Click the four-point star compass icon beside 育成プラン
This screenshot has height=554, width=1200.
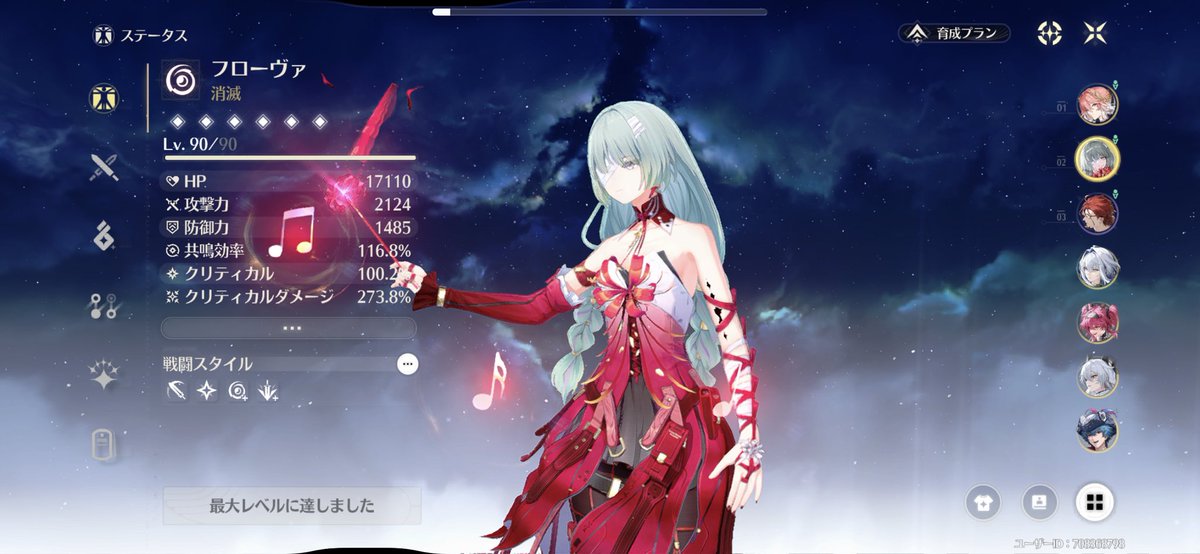point(1049,33)
